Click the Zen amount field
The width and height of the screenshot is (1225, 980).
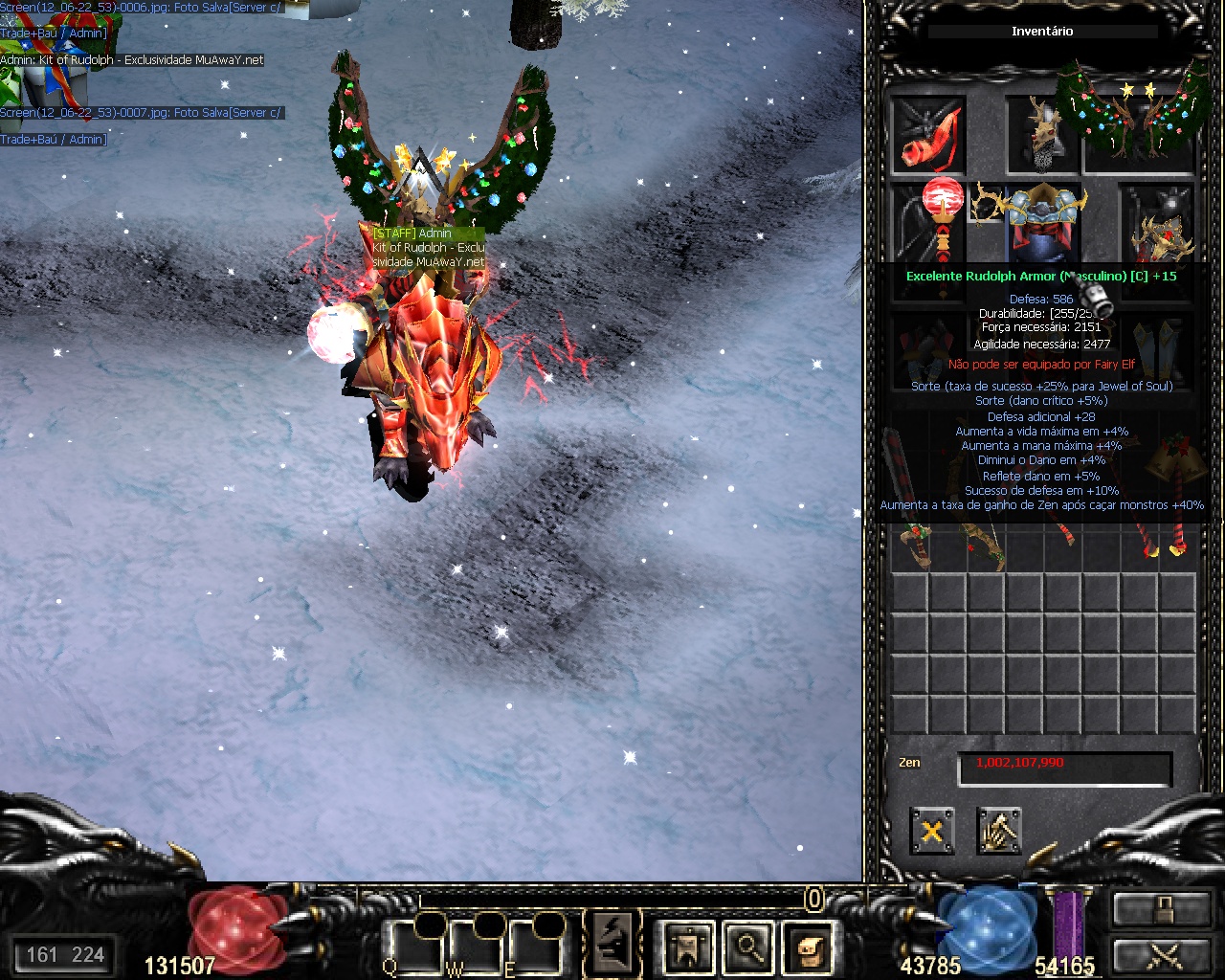point(1065,768)
